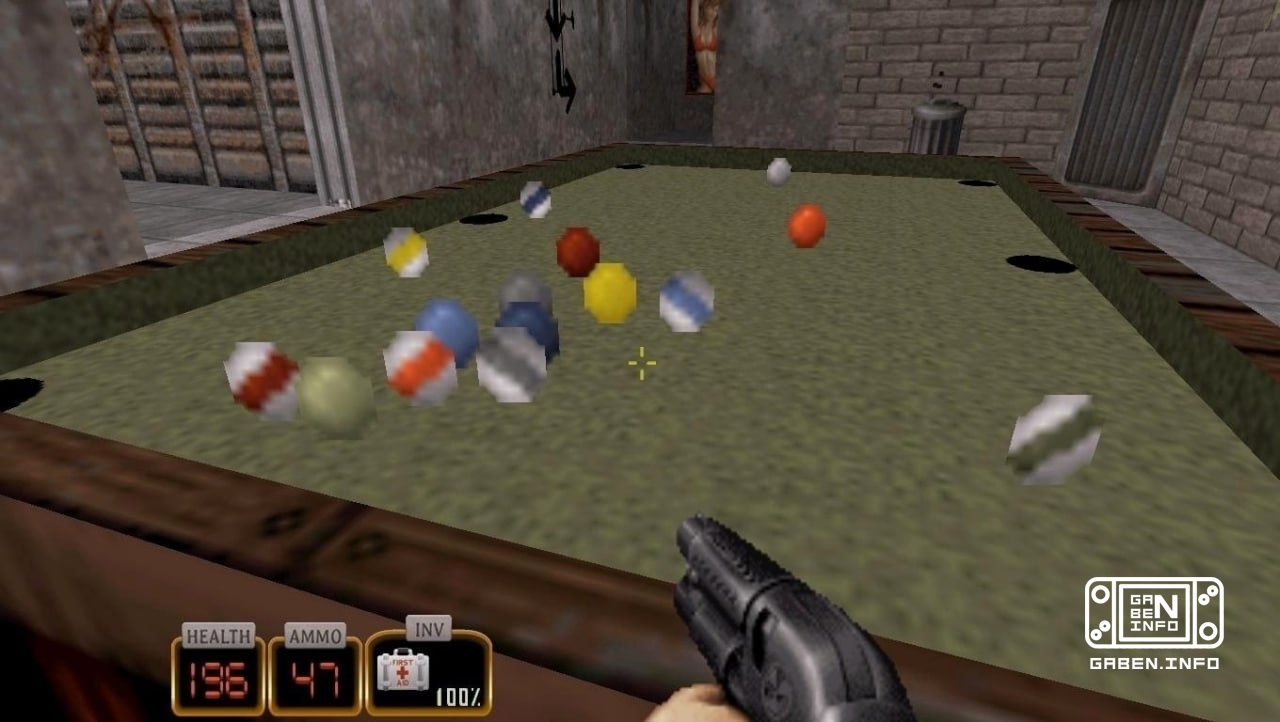1280x722 pixels.
Task: Click the blue striped ball on the right
Action: point(686,299)
